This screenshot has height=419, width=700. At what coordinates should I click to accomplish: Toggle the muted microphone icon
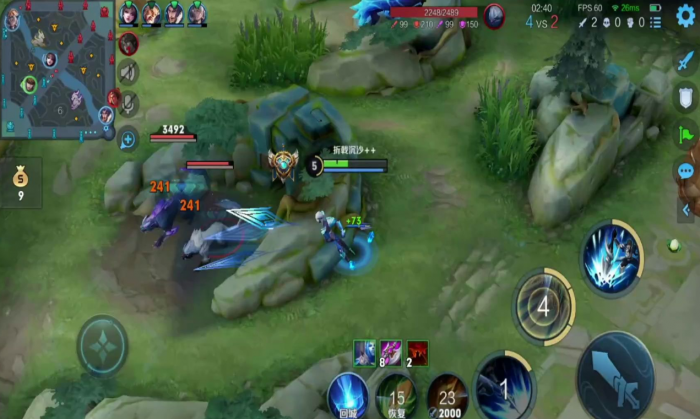[x=128, y=103]
